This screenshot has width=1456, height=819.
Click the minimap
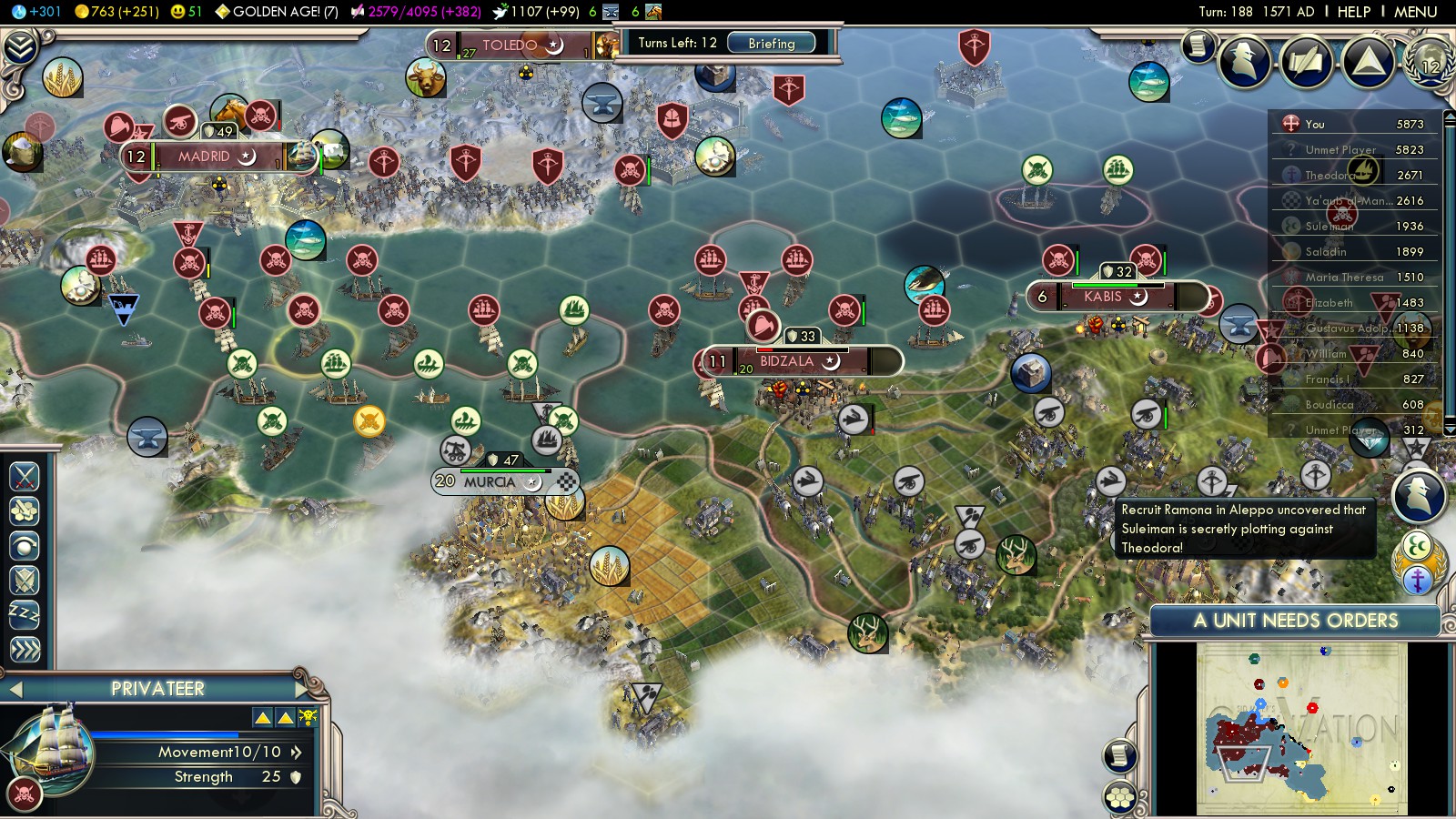tap(1301, 728)
